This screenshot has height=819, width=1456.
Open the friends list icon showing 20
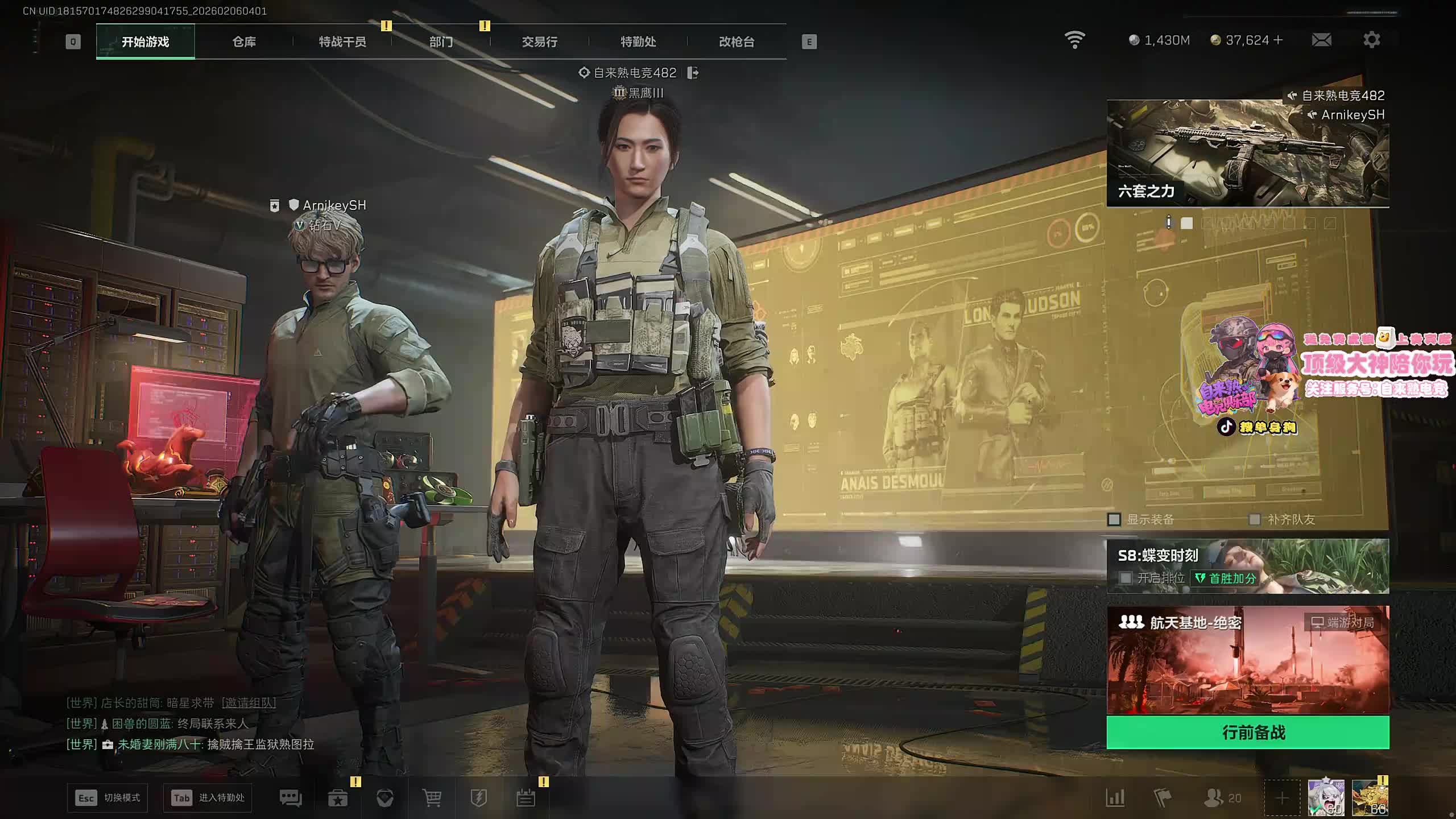[1222, 798]
